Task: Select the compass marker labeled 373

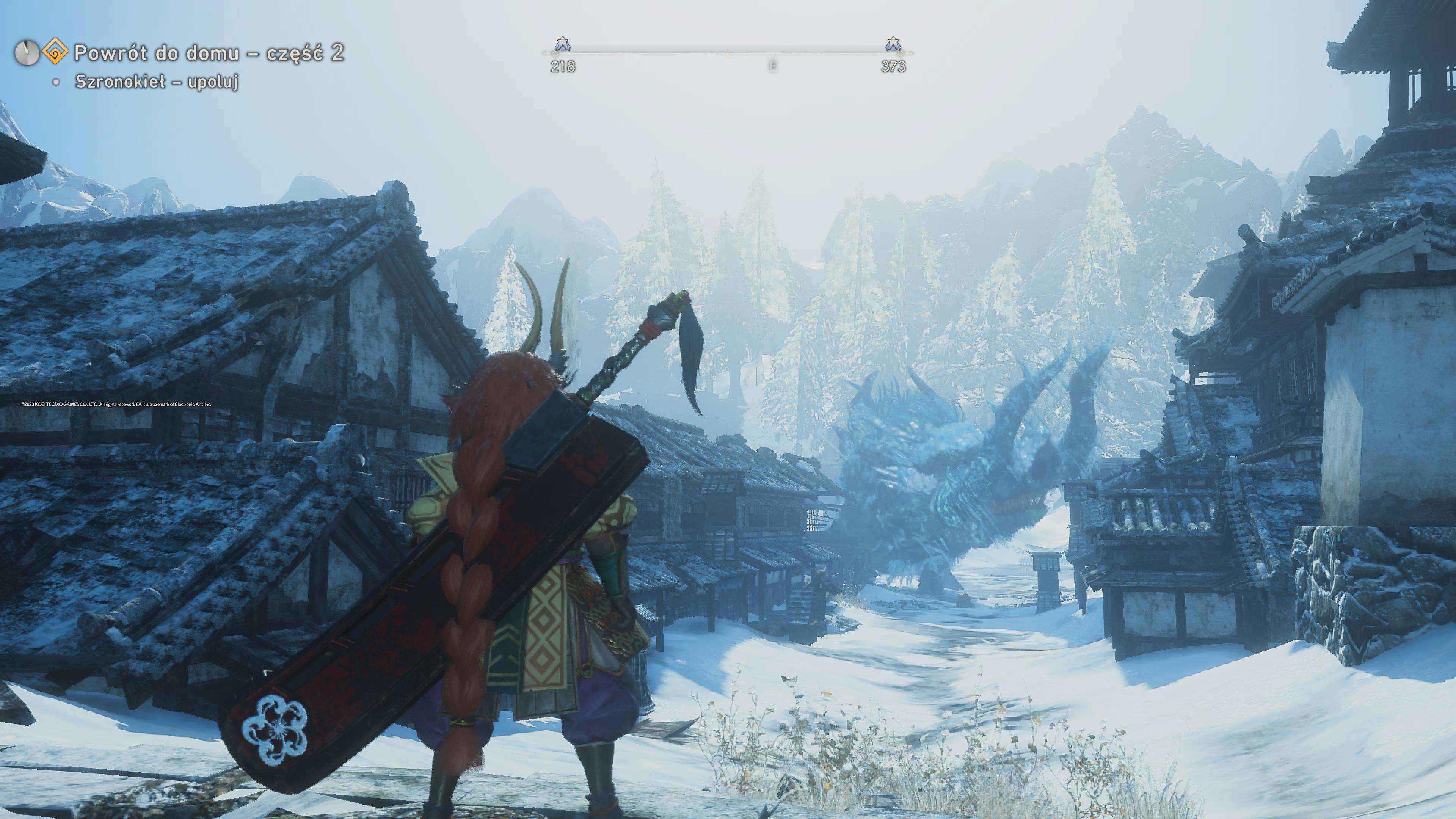Action: pyautogui.click(x=893, y=45)
